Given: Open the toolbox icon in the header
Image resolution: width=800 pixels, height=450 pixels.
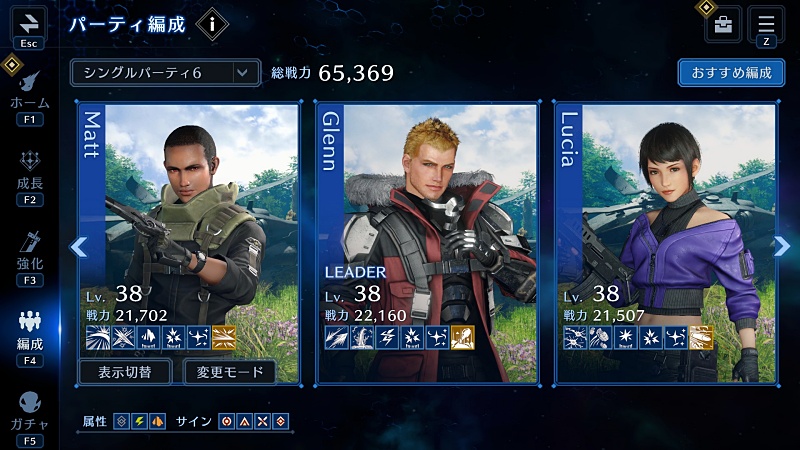Looking at the screenshot, I should pyautogui.click(x=723, y=24).
